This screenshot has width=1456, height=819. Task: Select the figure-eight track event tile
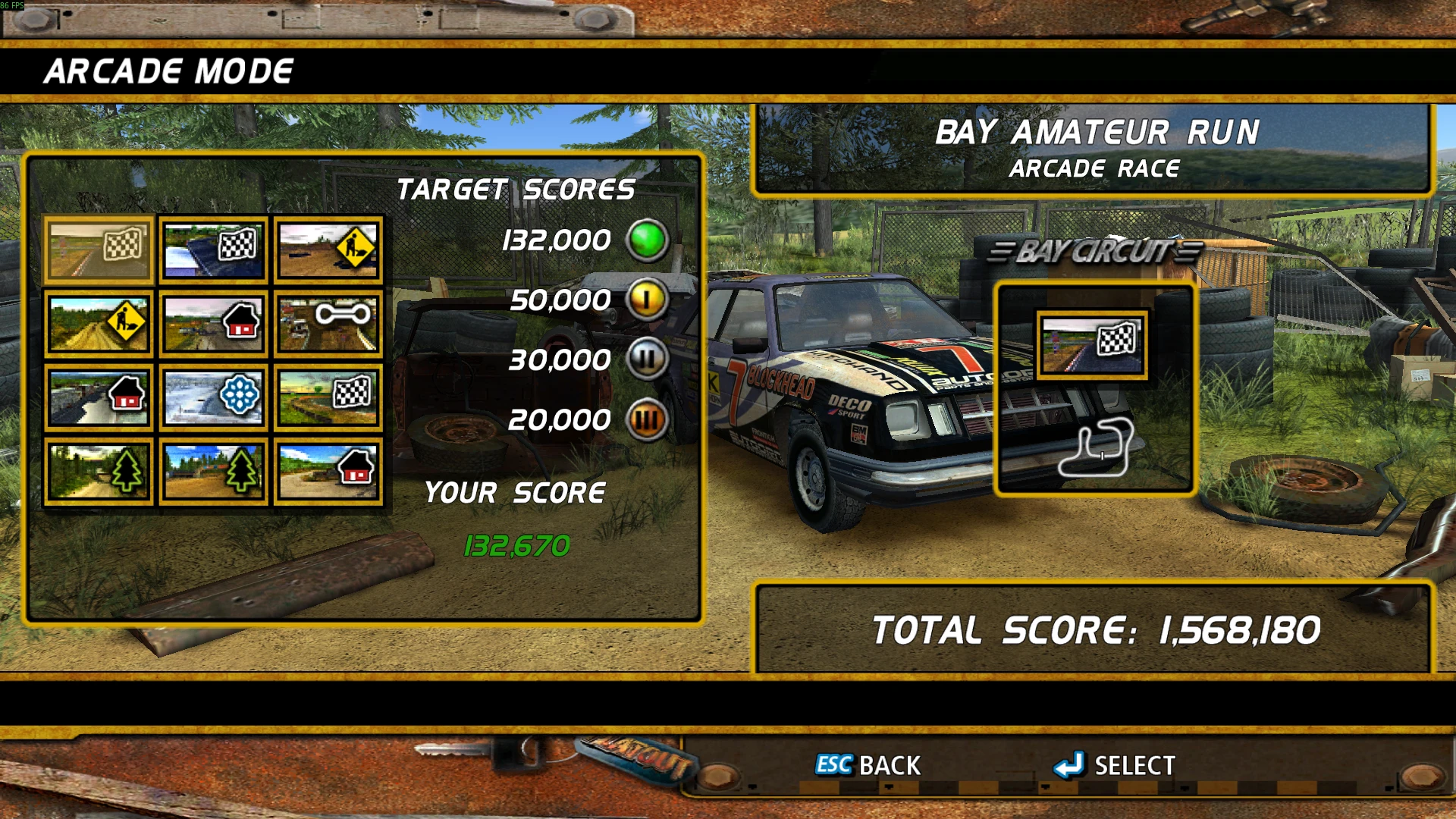pyautogui.click(x=328, y=324)
